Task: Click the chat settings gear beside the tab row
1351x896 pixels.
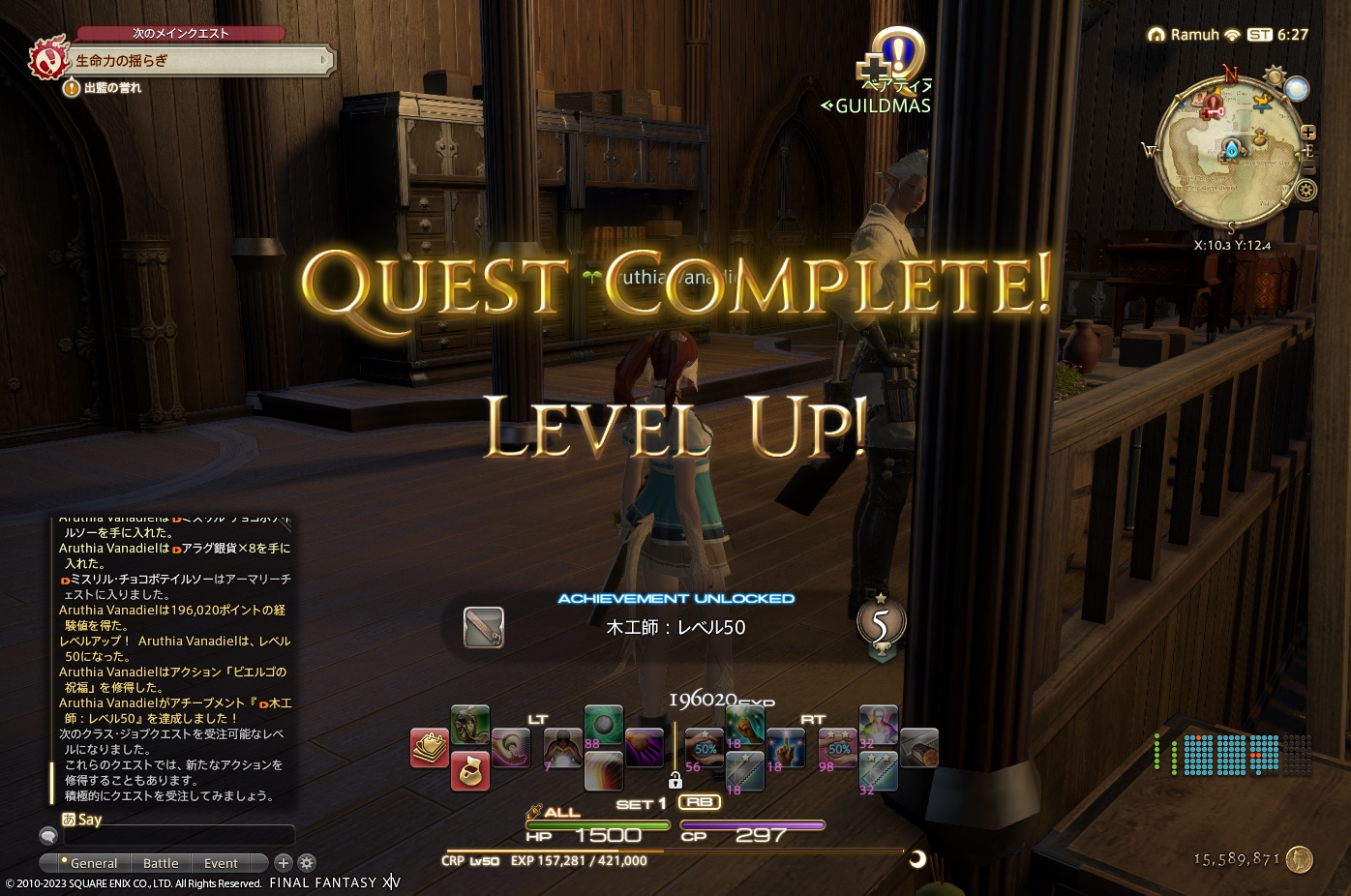Action: (x=306, y=862)
